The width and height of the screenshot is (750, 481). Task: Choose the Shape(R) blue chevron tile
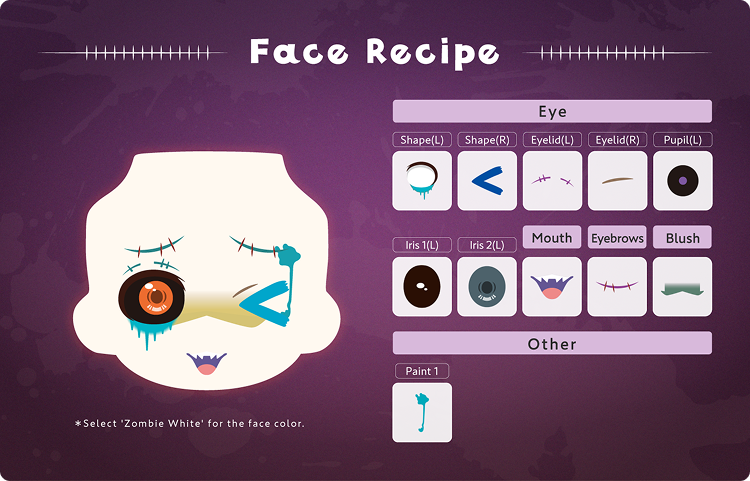487,180
